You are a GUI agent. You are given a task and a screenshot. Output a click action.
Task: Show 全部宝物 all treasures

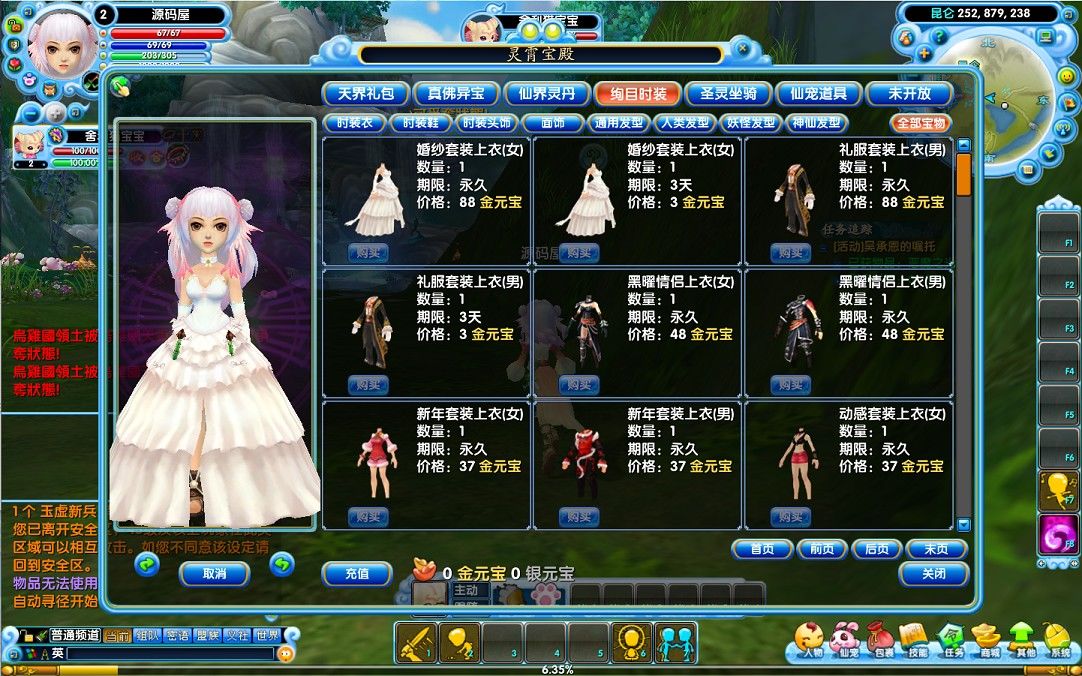point(921,123)
